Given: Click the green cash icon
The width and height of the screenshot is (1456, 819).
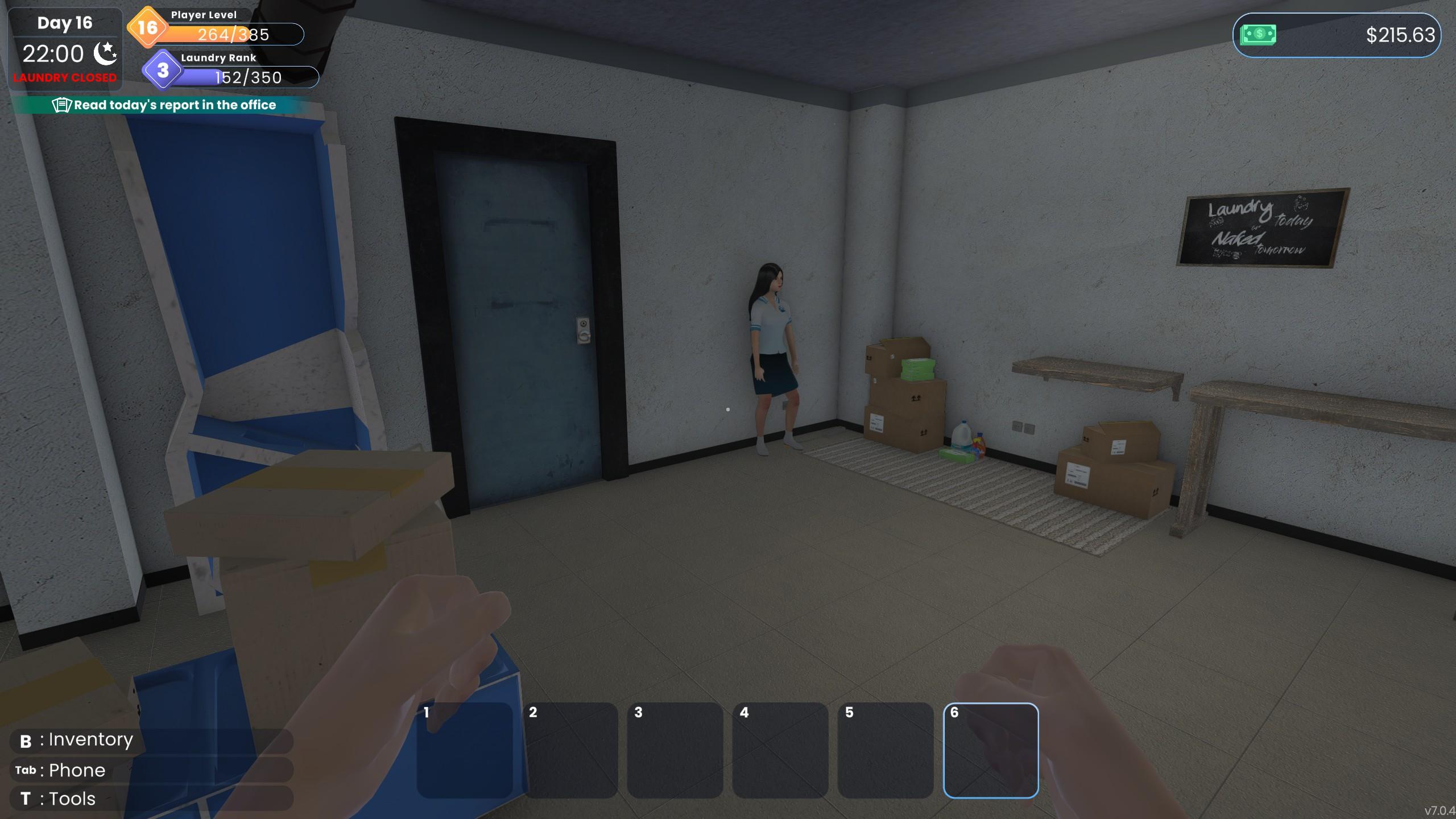Looking at the screenshot, I should point(1258,35).
